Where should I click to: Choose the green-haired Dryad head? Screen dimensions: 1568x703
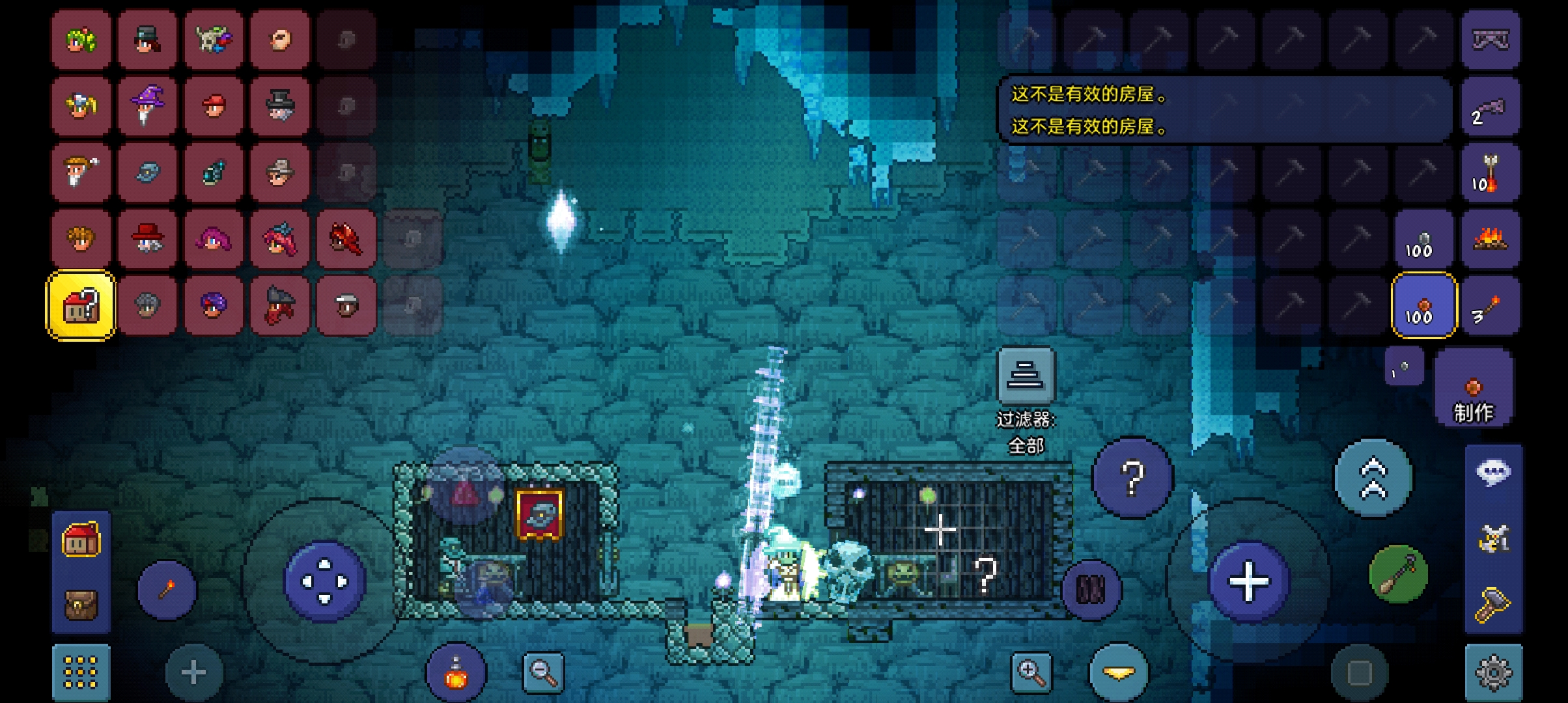click(x=81, y=40)
